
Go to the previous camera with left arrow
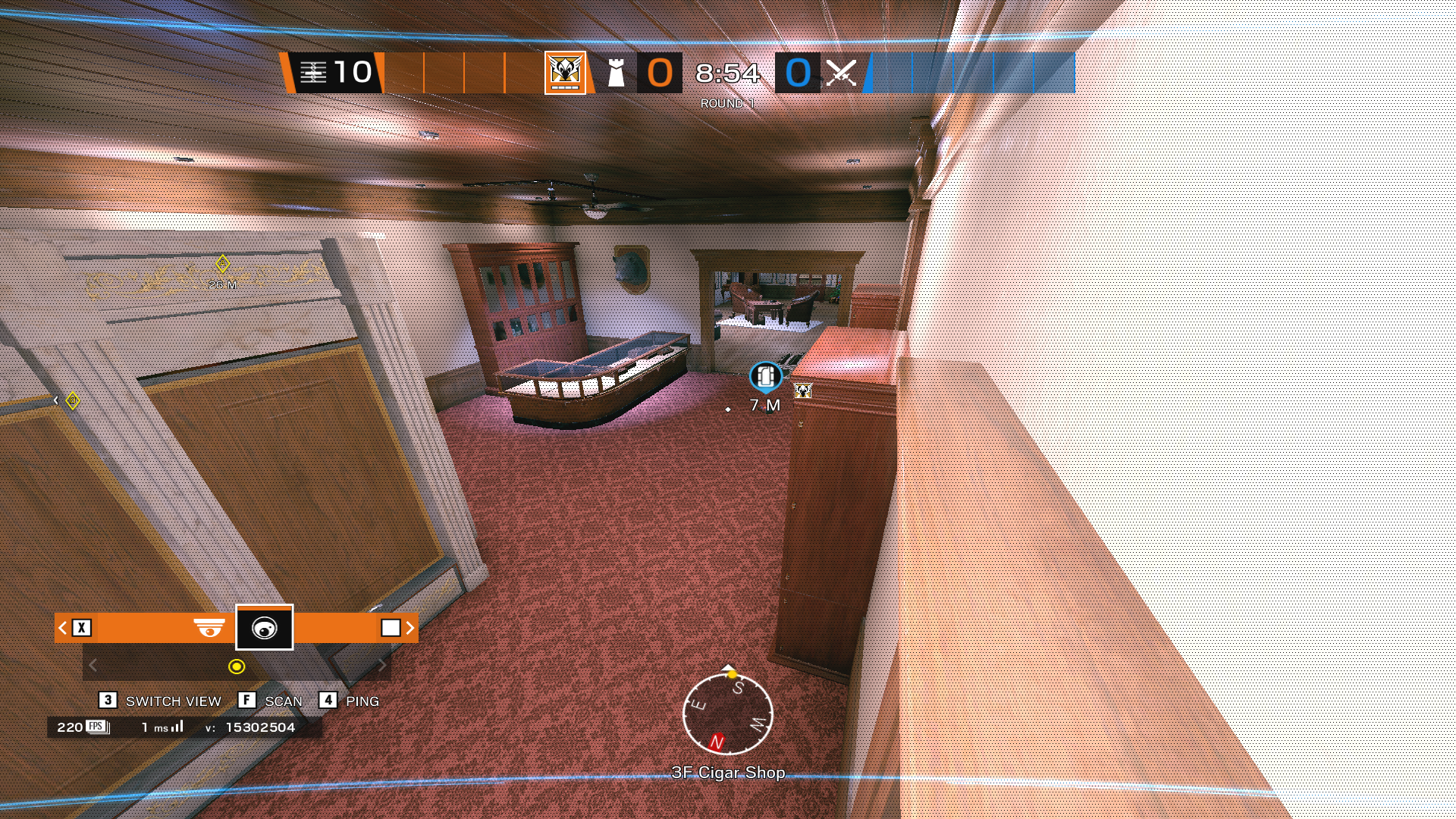click(x=63, y=628)
